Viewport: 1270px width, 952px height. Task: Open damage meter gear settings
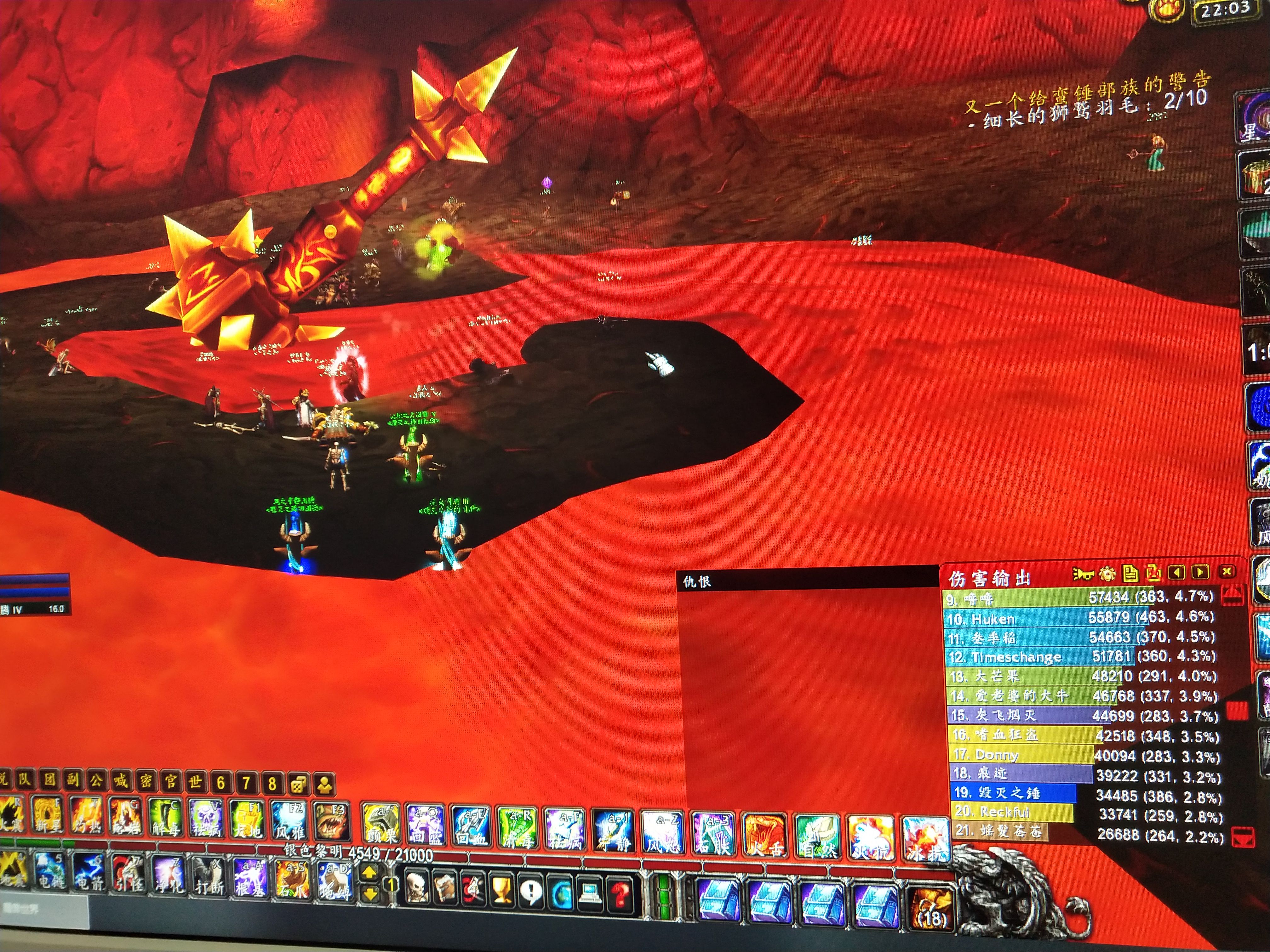click(1107, 573)
